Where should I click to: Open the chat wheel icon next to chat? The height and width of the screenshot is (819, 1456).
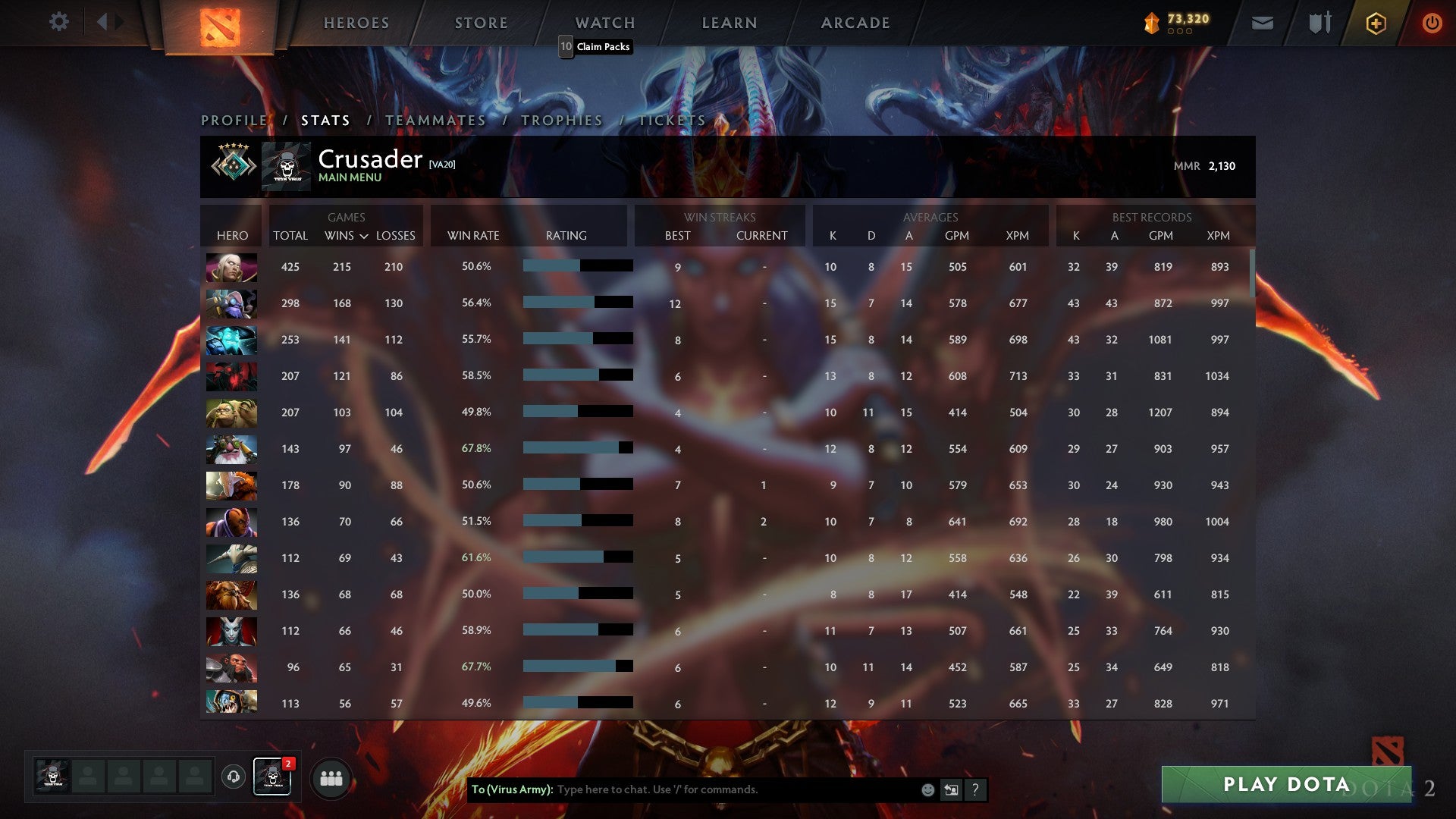(x=950, y=789)
